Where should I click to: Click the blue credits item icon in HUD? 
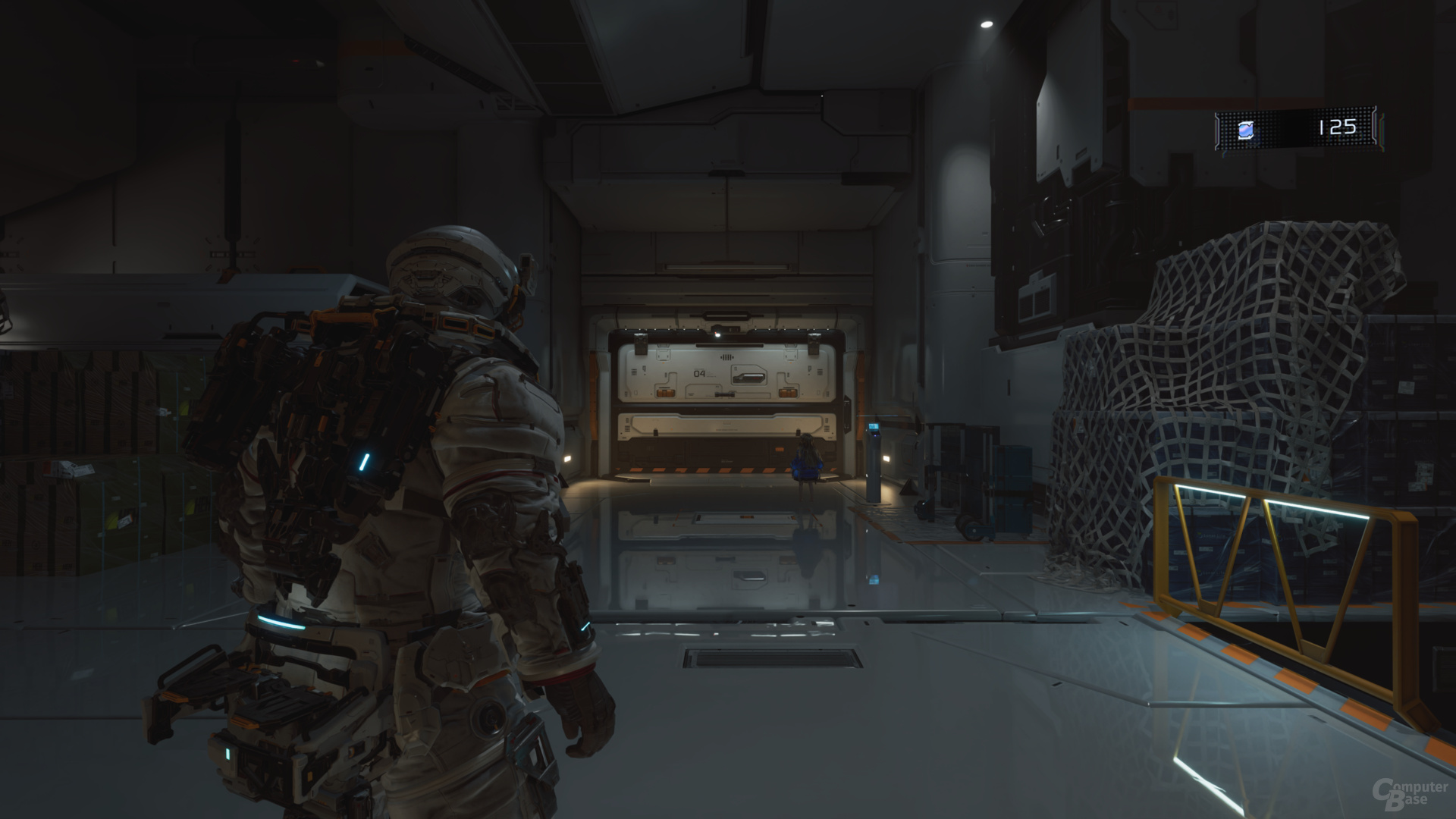[x=1245, y=131]
